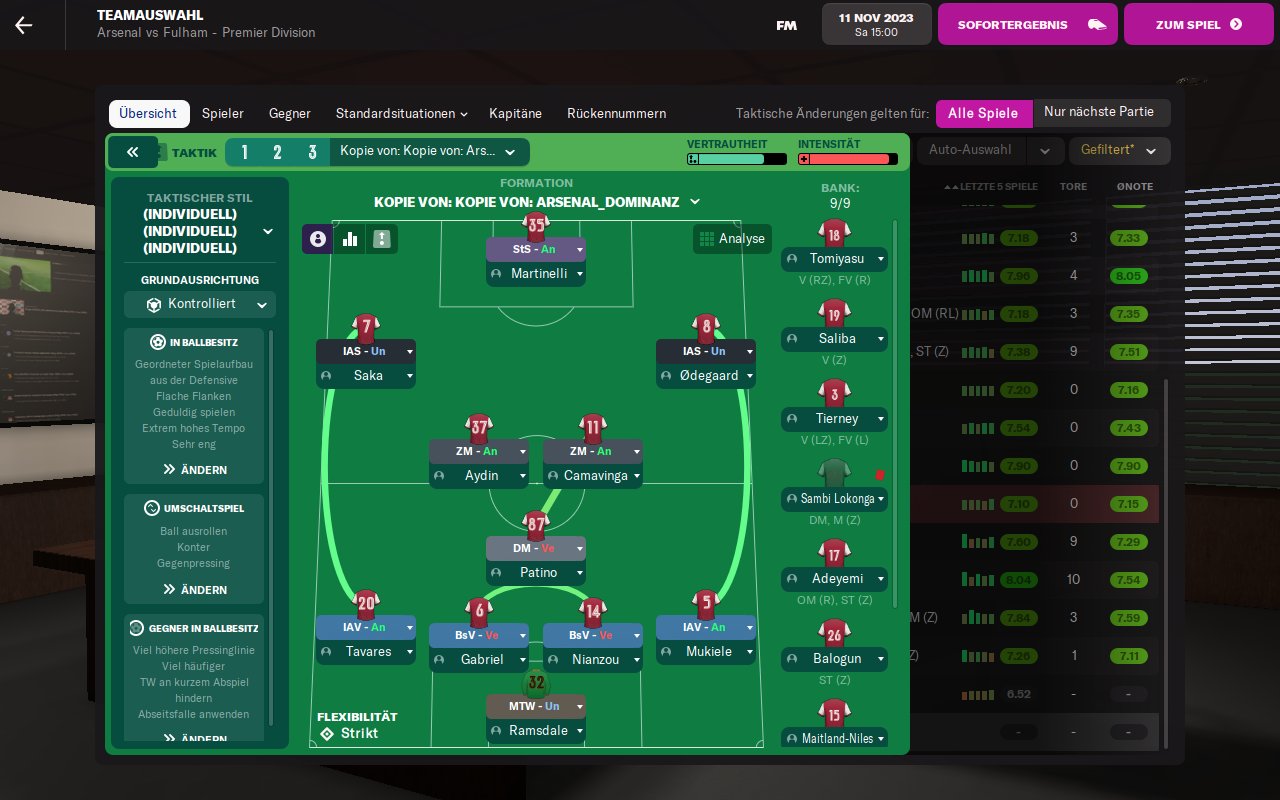Expand the Standardsituationen dropdown
This screenshot has width=1280, height=800.
pos(402,114)
